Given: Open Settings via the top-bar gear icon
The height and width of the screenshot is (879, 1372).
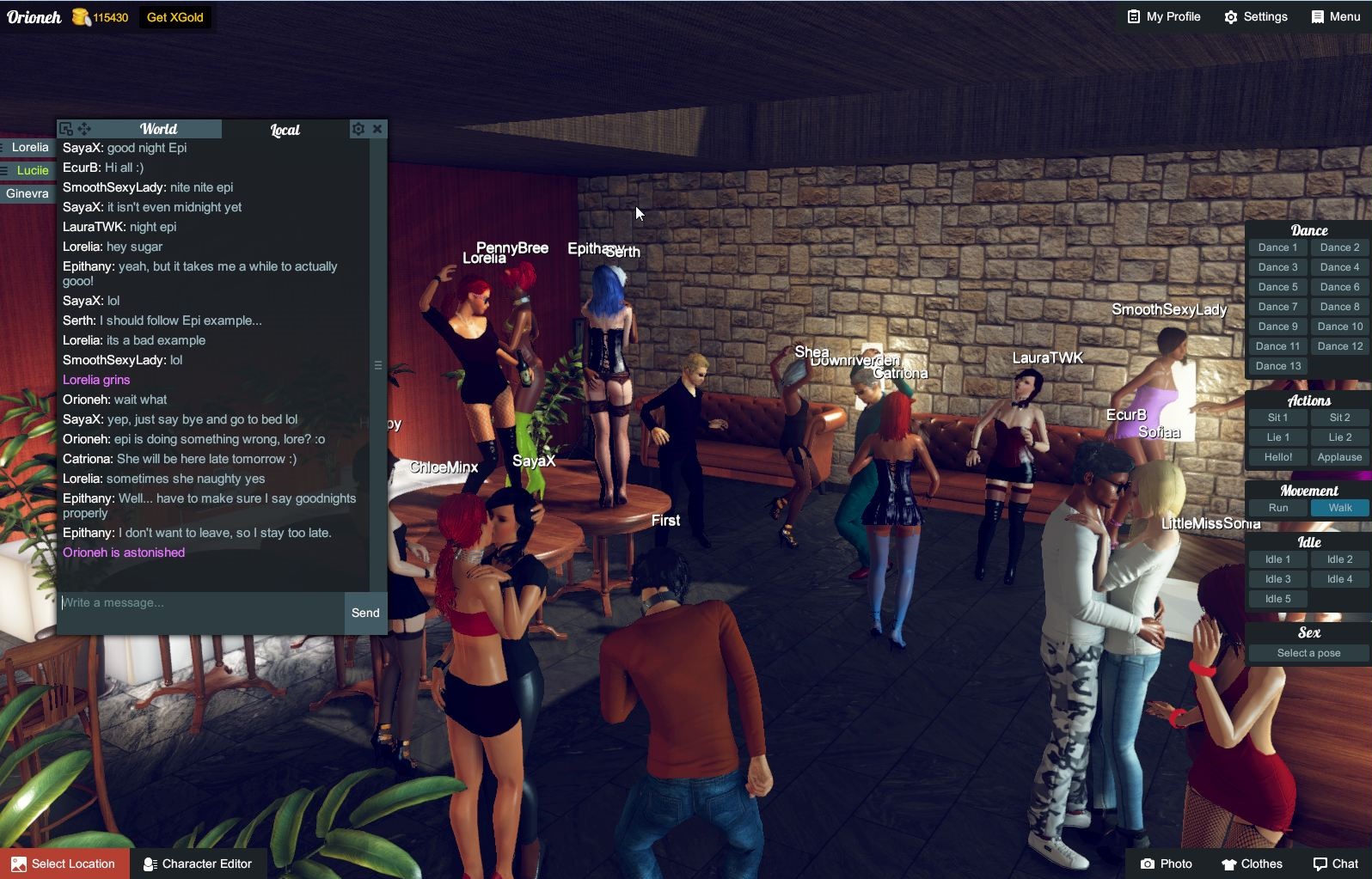Looking at the screenshot, I should click(x=1231, y=16).
